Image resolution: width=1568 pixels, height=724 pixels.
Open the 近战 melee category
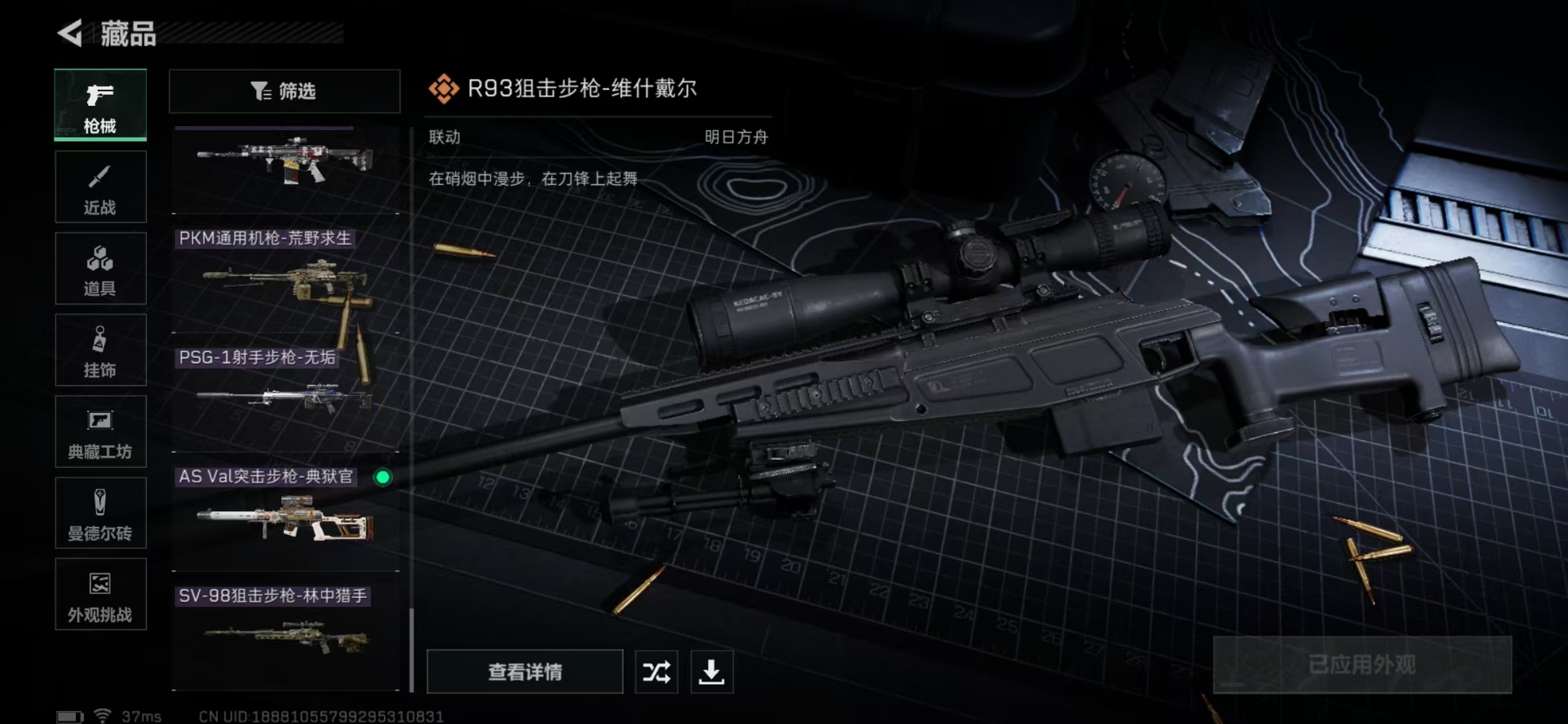101,187
